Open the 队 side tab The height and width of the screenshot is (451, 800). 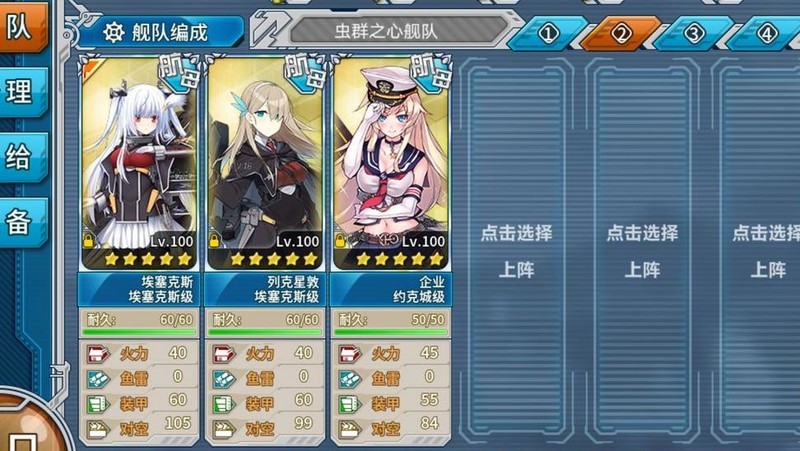22,28
